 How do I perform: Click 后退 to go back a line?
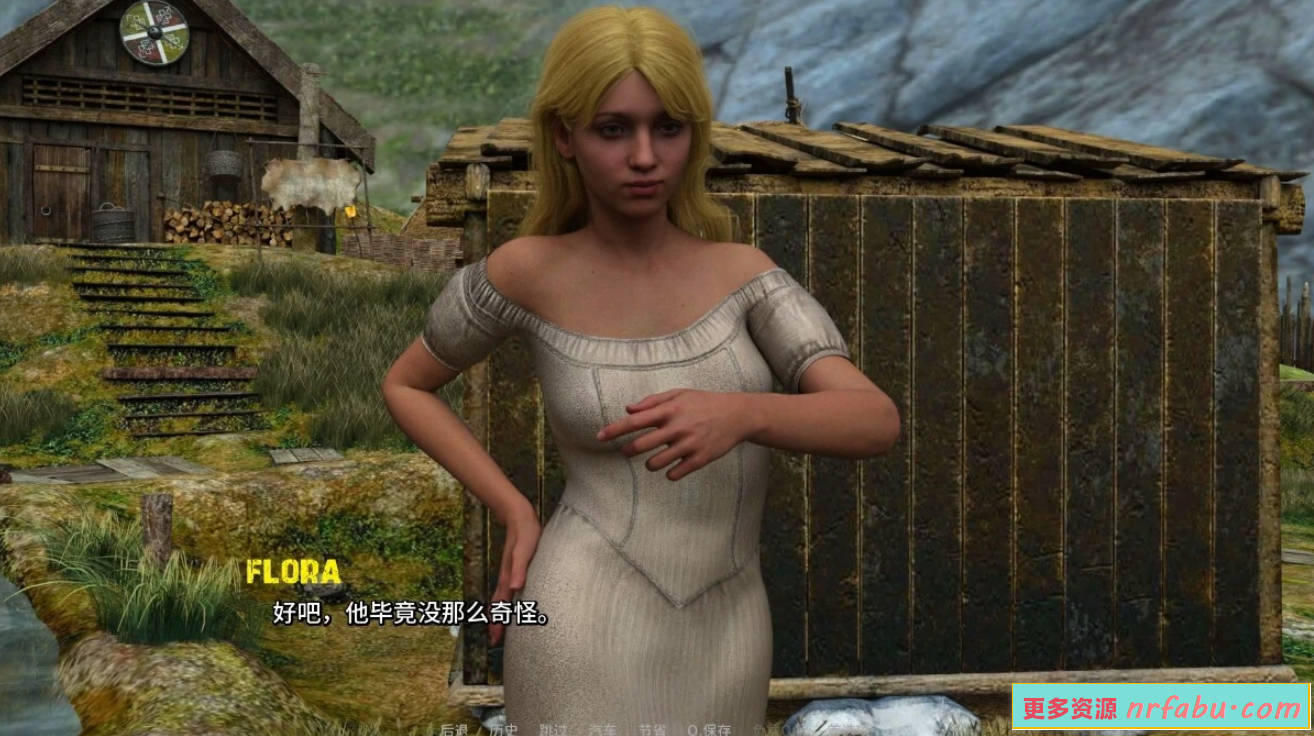[455, 729]
